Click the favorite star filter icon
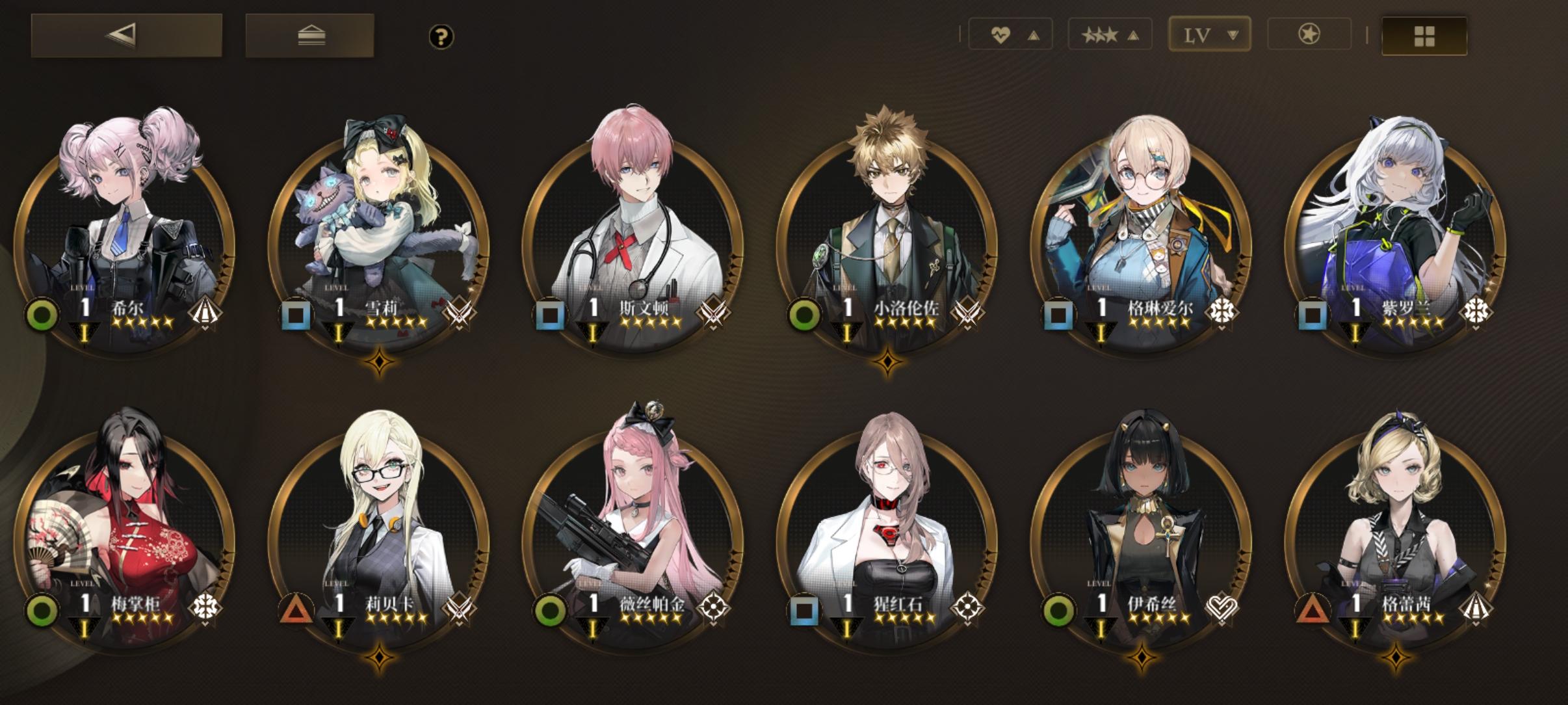 [x=1309, y=34]
